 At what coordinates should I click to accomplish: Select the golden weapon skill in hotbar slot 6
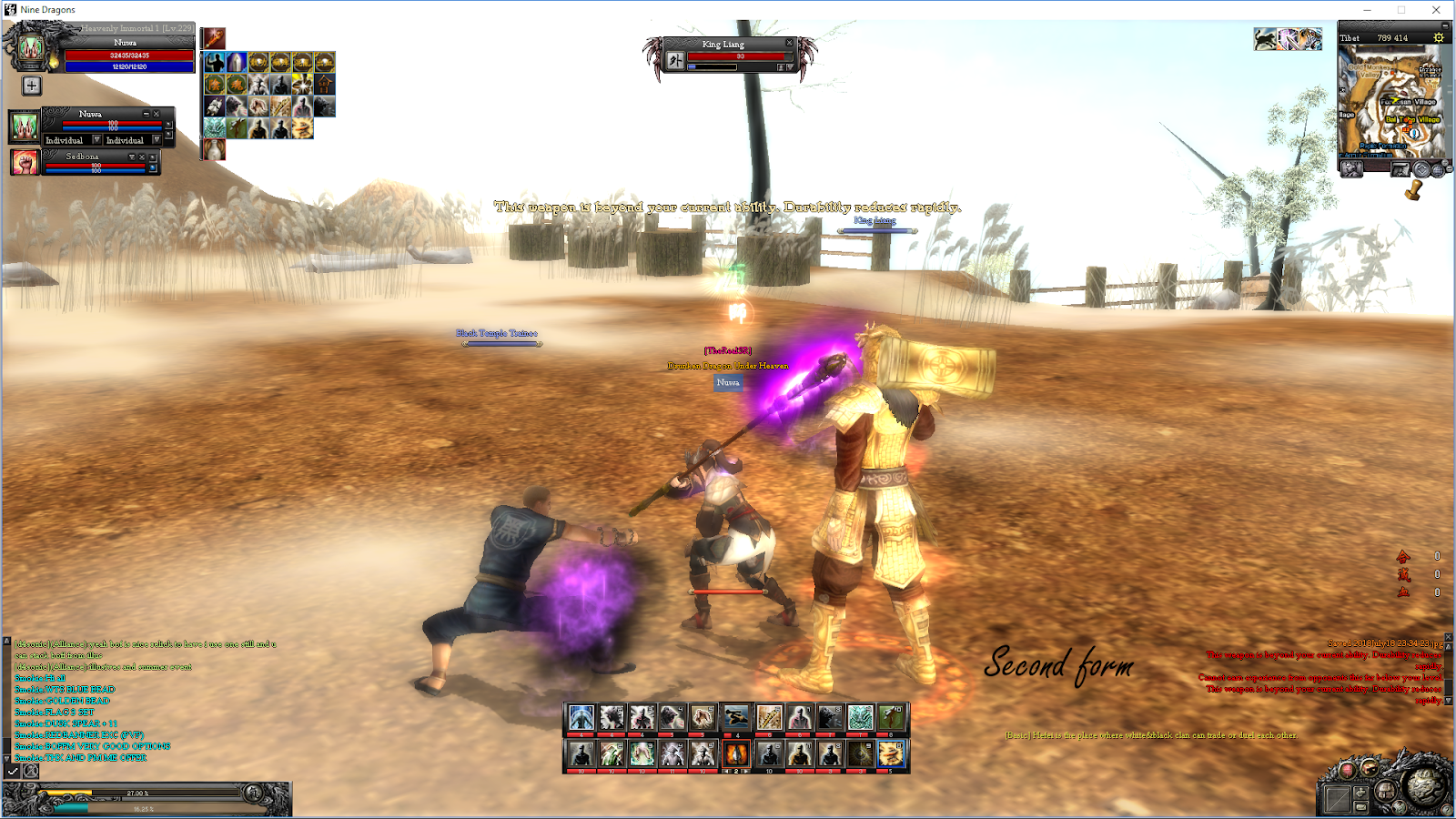(767, 718)
